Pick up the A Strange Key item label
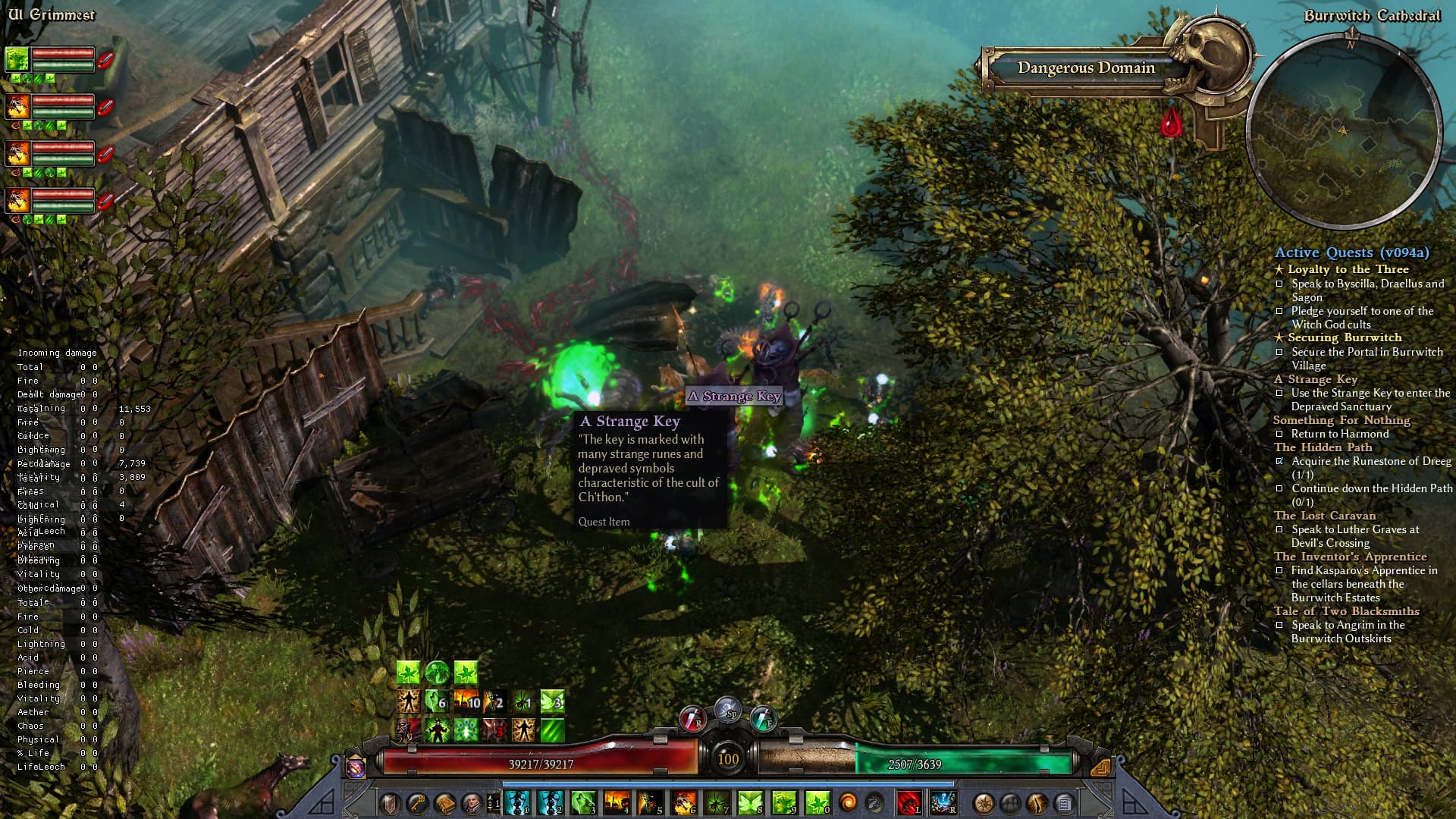 click(733, 396)
